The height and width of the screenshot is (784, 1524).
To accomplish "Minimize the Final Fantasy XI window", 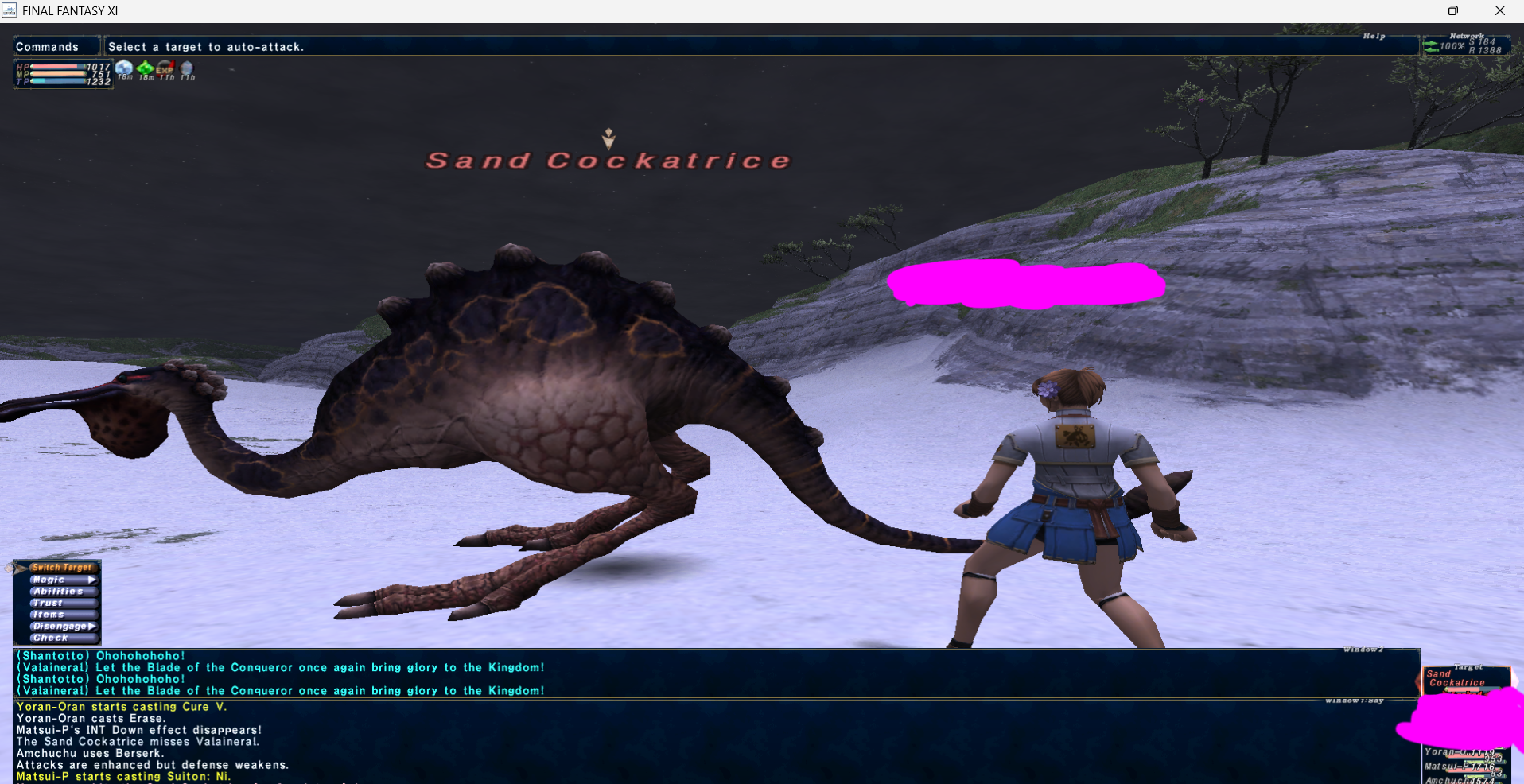I will [x=1407, y=10].
